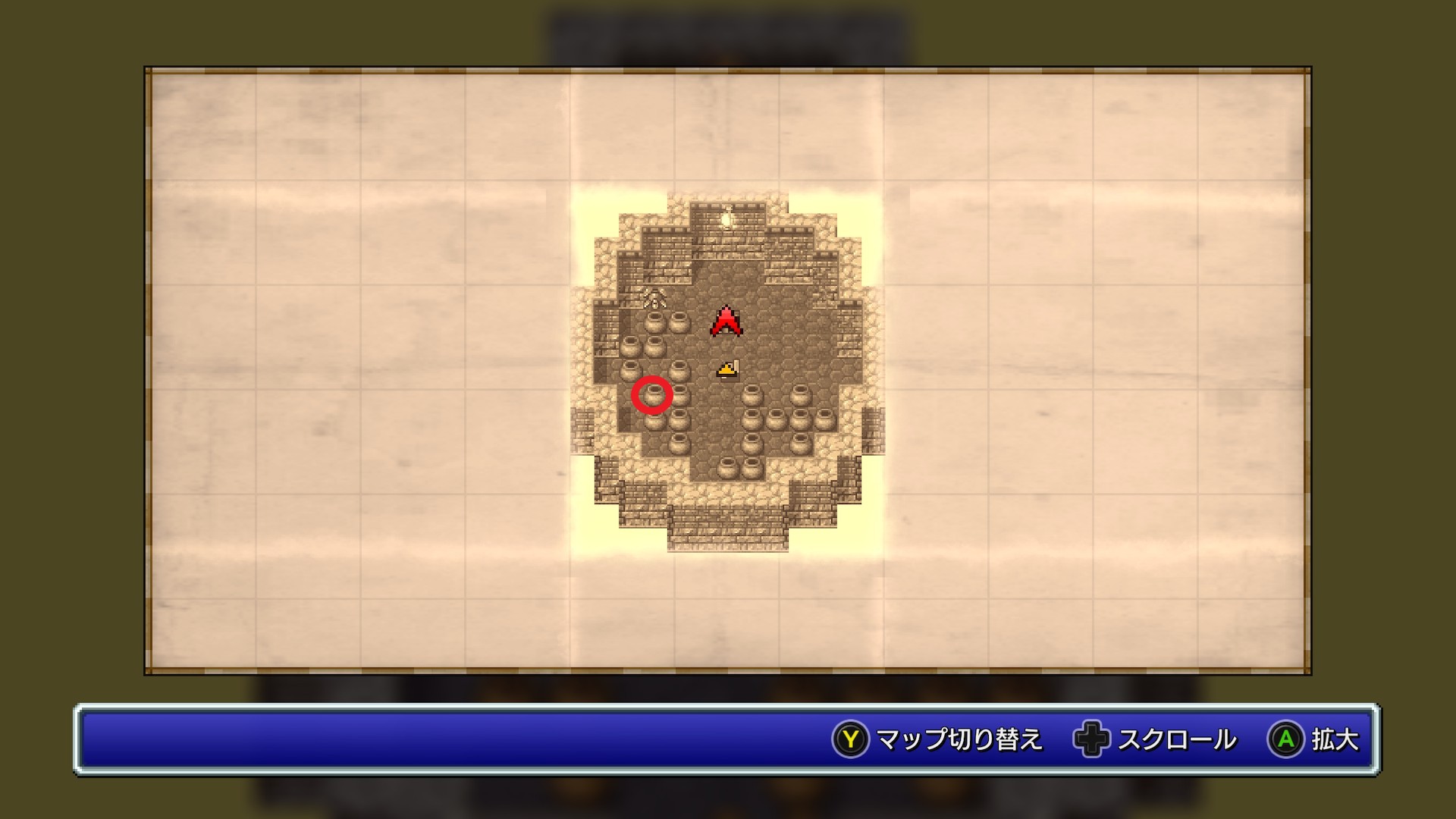Select the yellow marker icon on the map
The height and width of the screenshot is (819, 1456).
click(727, 369)
